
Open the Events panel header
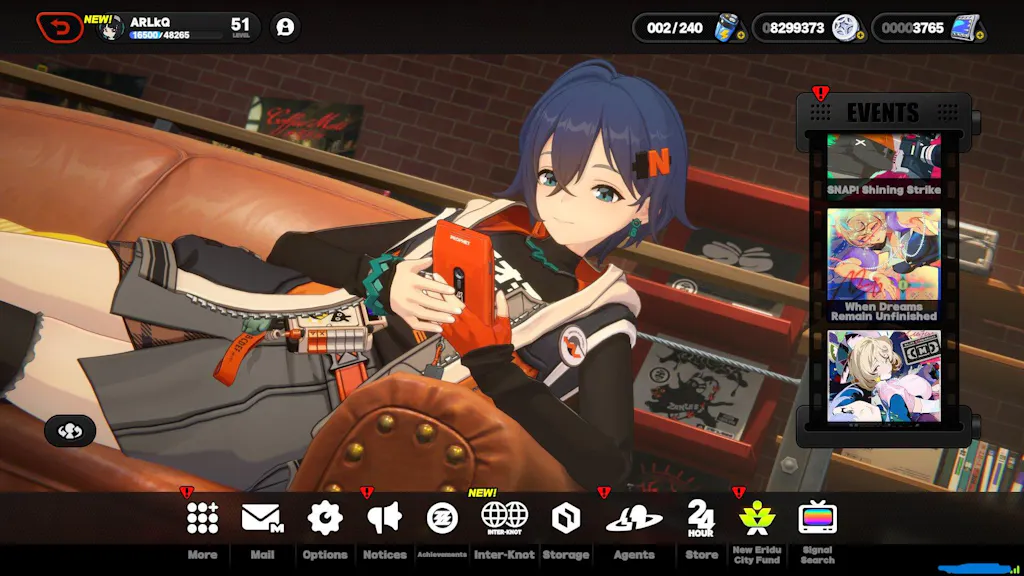point(883,112)
